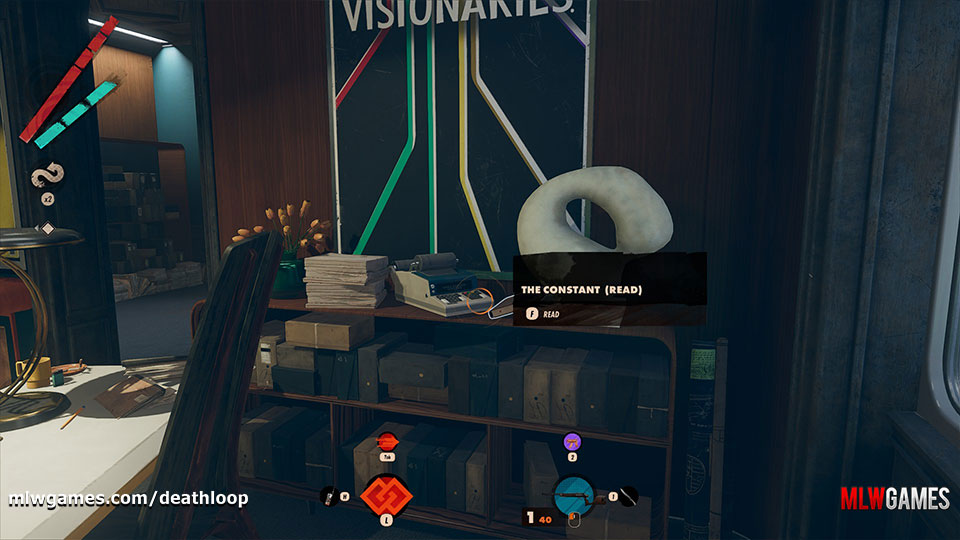Activate the orange interlocked-diamond slab power
The height and width of the screenshot is (540, 960).
(386, 494)
